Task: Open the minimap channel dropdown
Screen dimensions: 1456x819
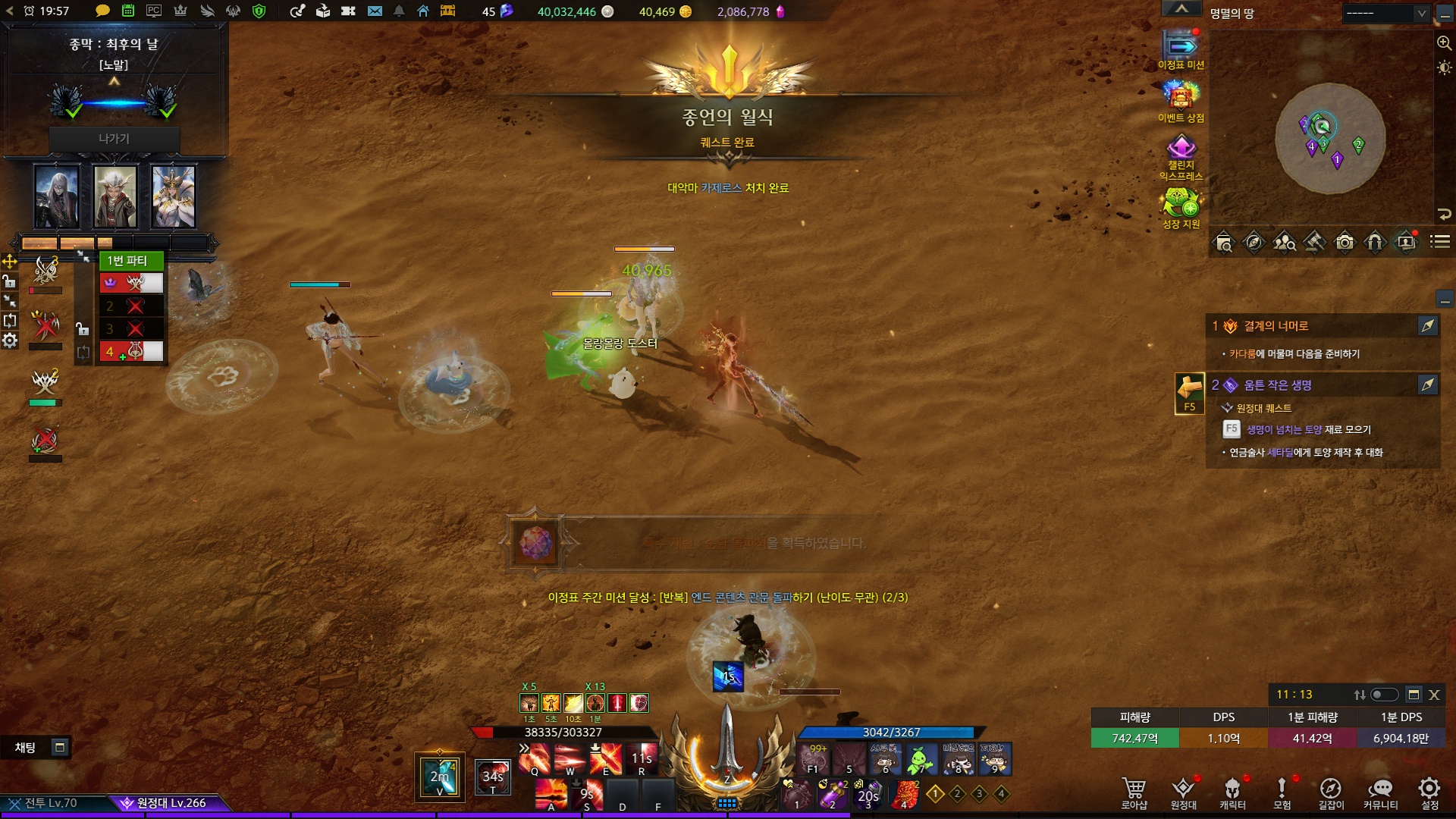Action: [x=1385, y=13]
